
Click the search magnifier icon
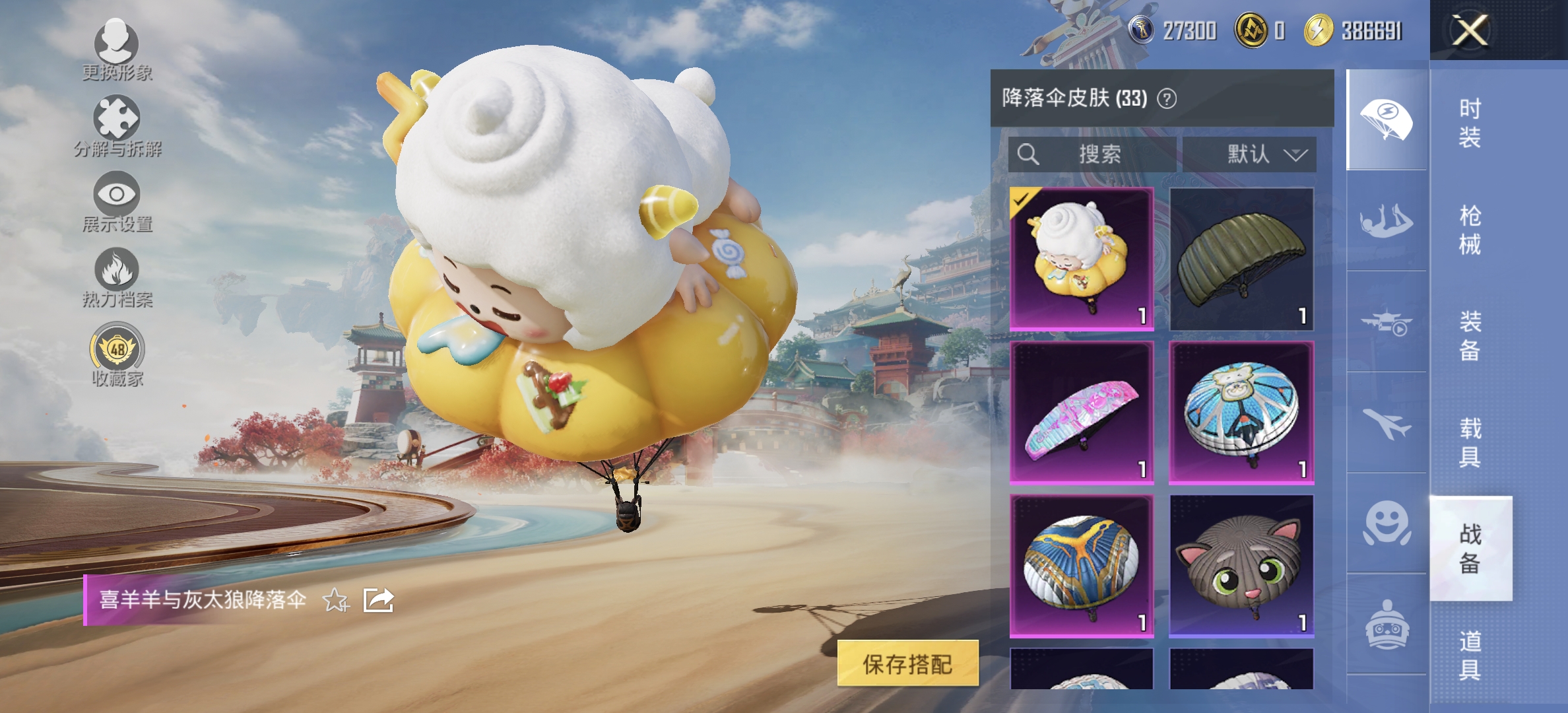point(1029,155)
